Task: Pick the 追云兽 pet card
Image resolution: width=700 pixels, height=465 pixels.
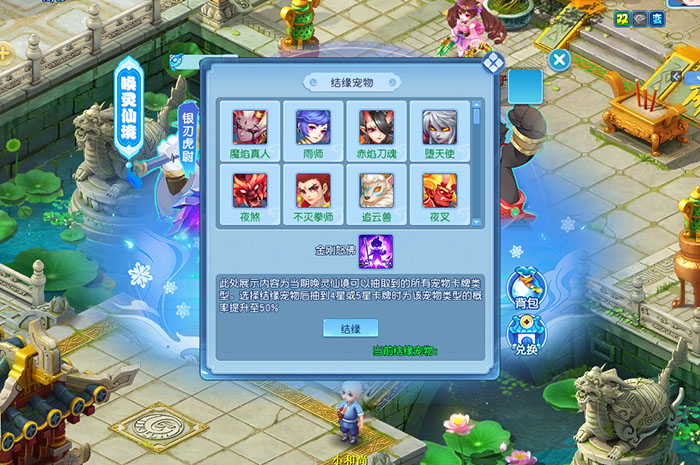Action: (x=376, y=193)
